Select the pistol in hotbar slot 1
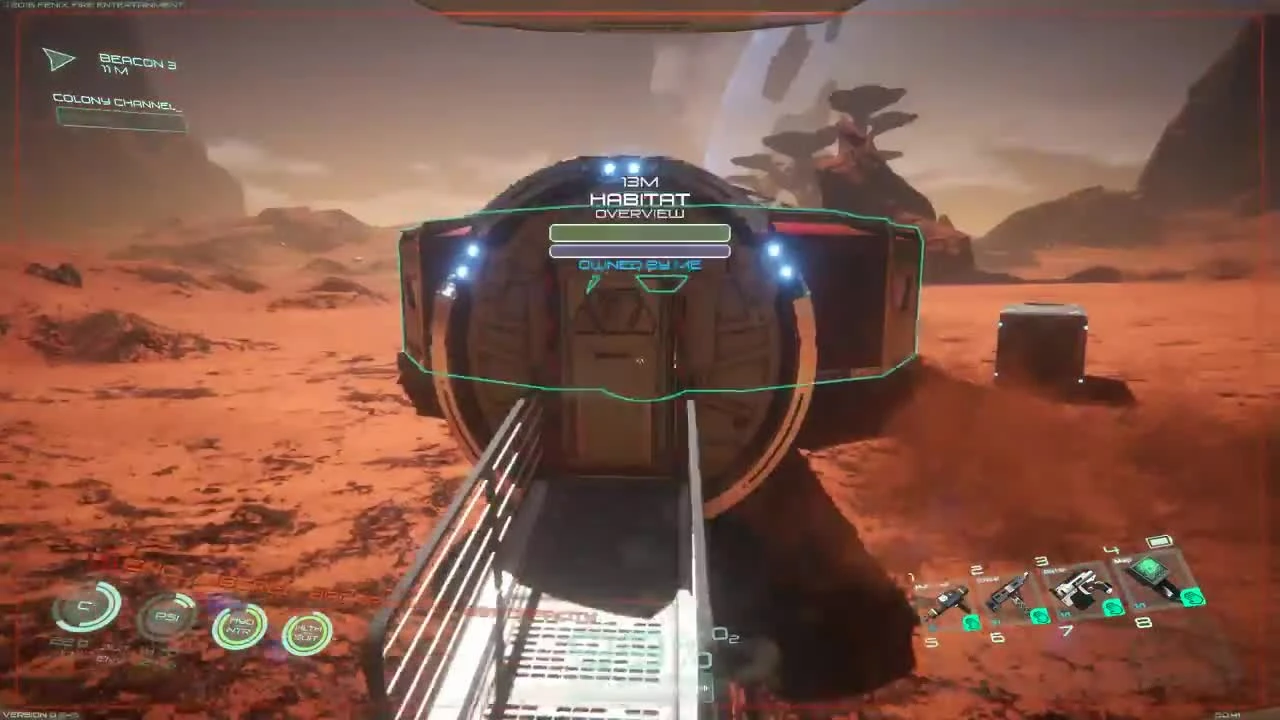 click(948, 600)
